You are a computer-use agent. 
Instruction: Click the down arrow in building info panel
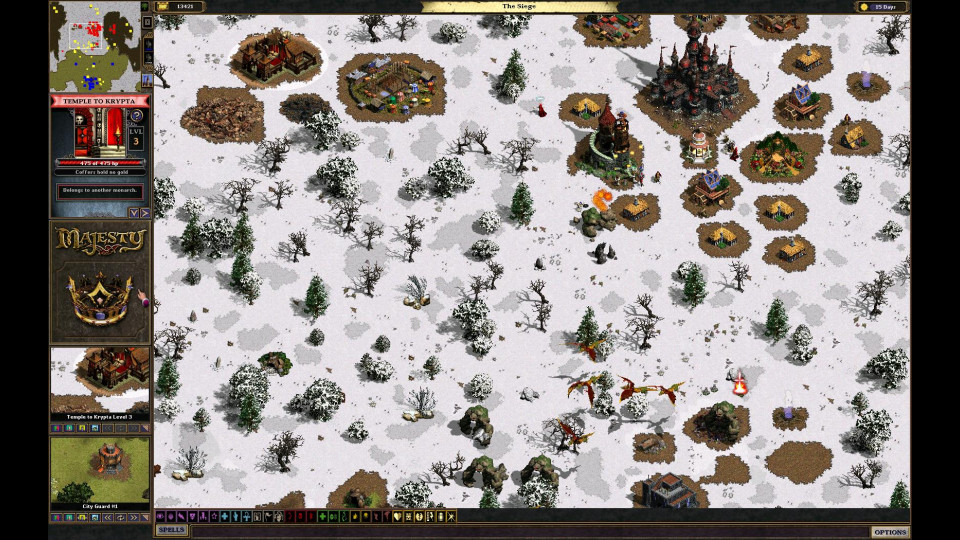point(133,213)
